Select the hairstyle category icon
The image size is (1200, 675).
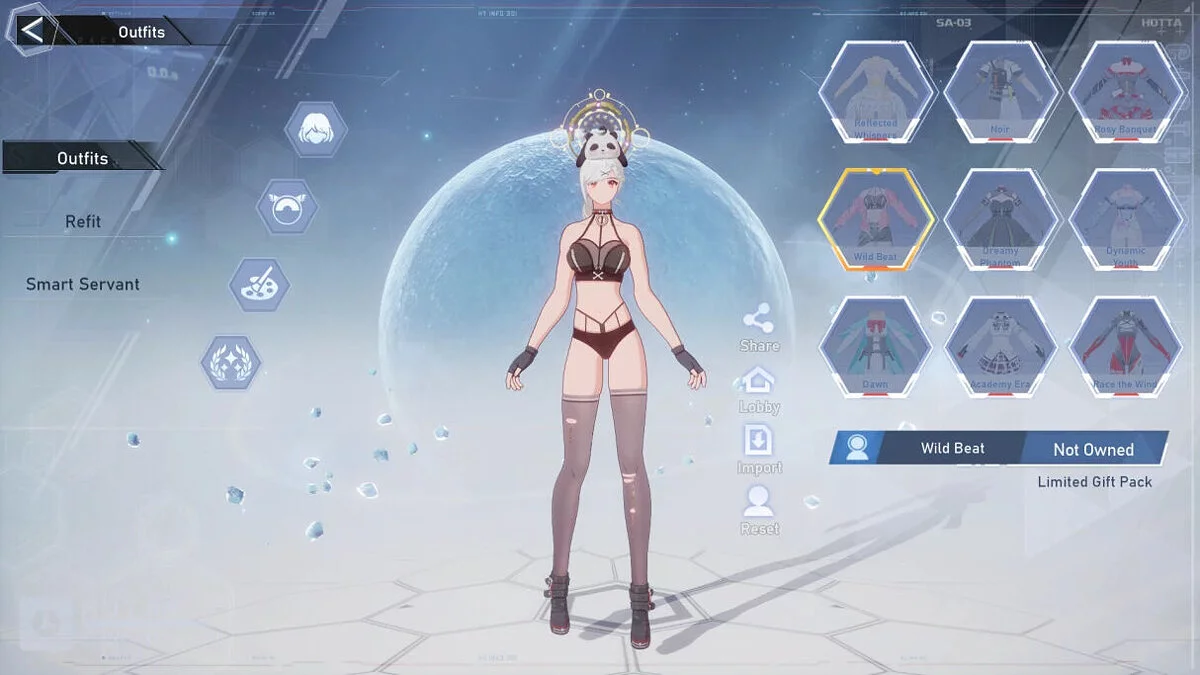[x=316, y=129]
